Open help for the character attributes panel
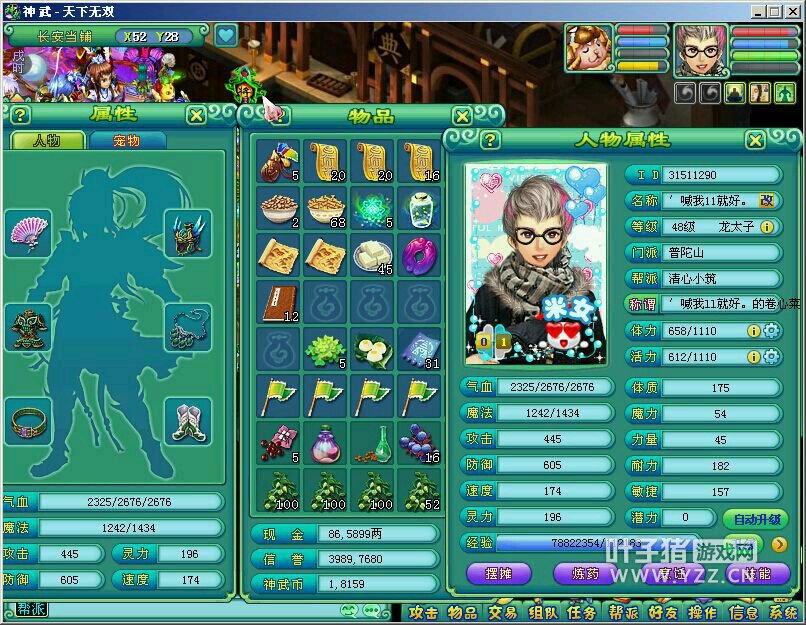The width and height of the screenshot is (806, 625). click(490, 140)
